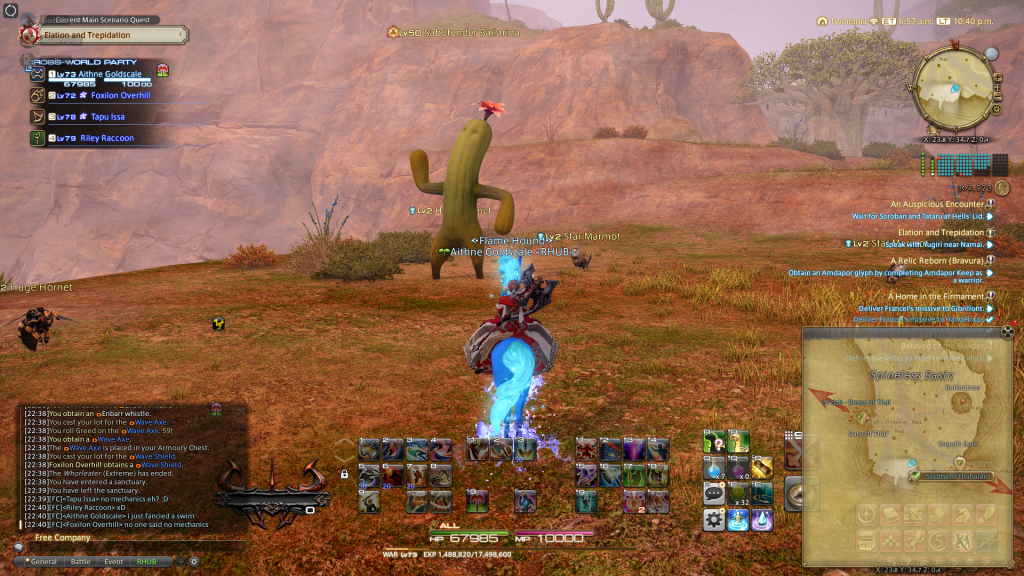Open the minimap
This screenshot has height=576, width=1024.
(953, 93)
